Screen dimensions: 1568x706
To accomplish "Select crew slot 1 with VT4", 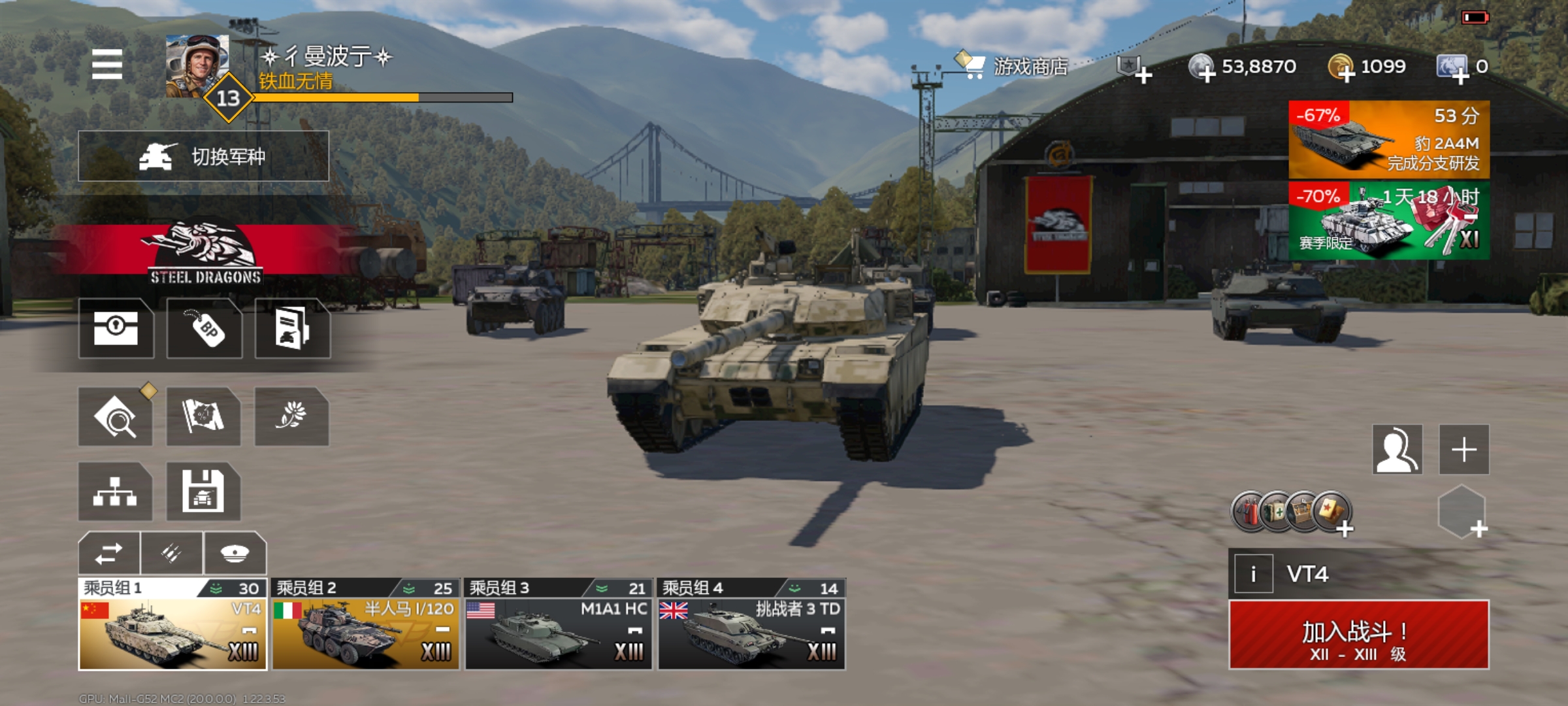I will click(x=172, y=625).
